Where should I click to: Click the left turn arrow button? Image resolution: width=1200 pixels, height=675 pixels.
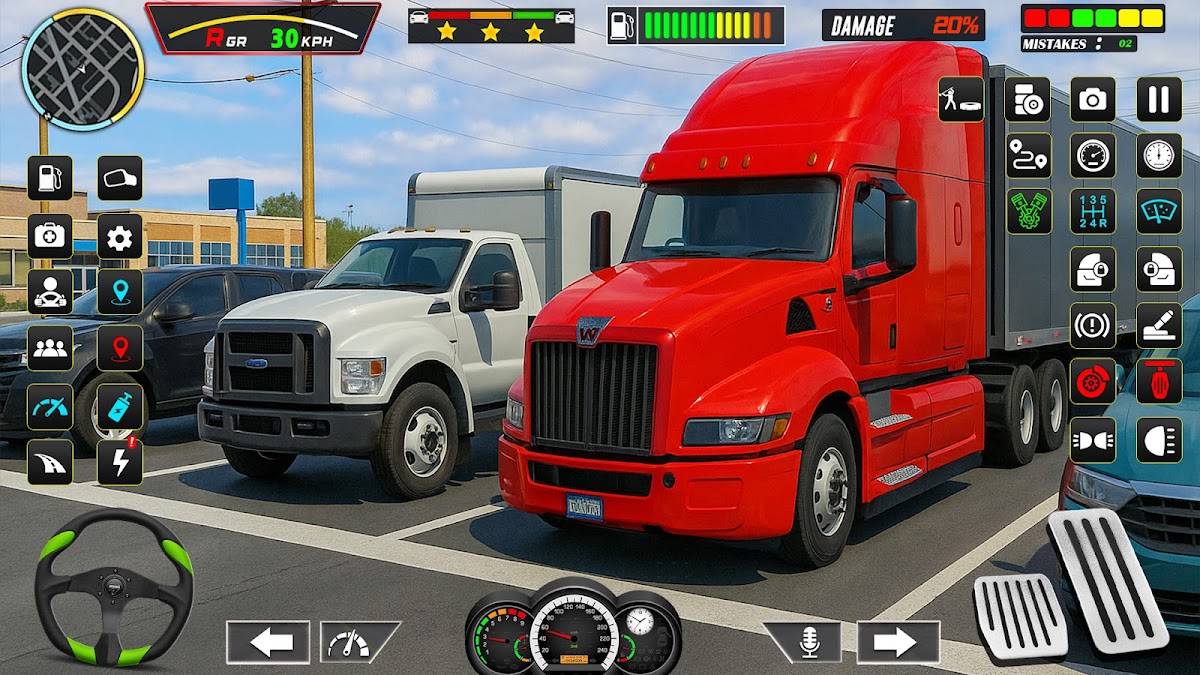pos(267,642)
